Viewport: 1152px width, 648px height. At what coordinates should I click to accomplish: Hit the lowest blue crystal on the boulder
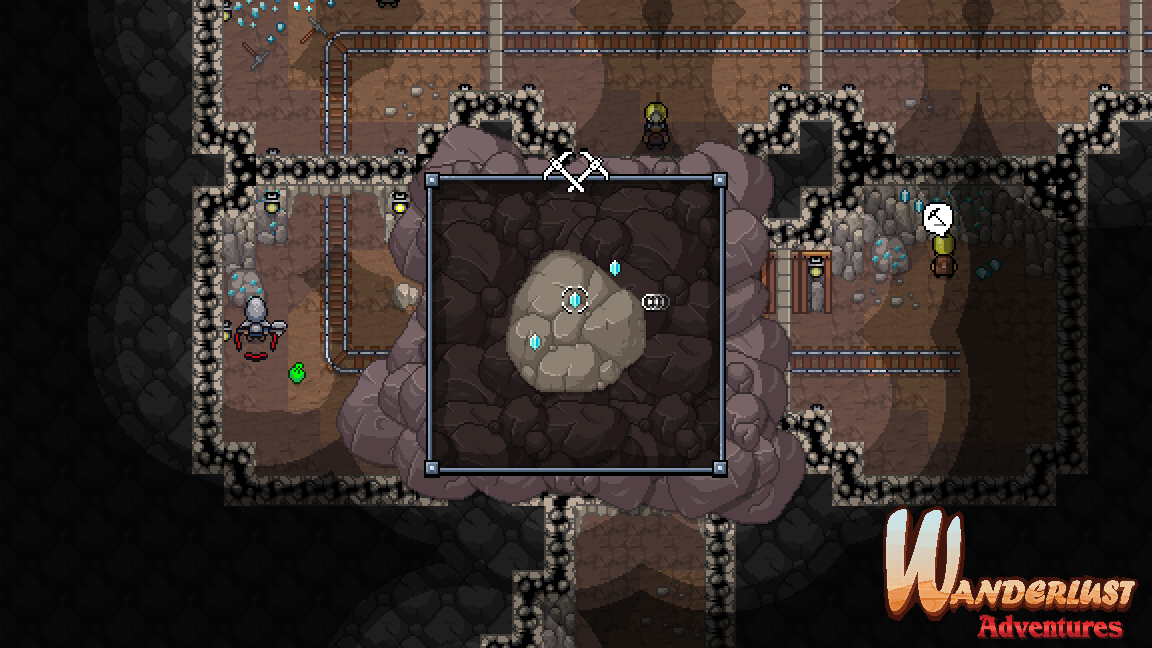point(535,341)
